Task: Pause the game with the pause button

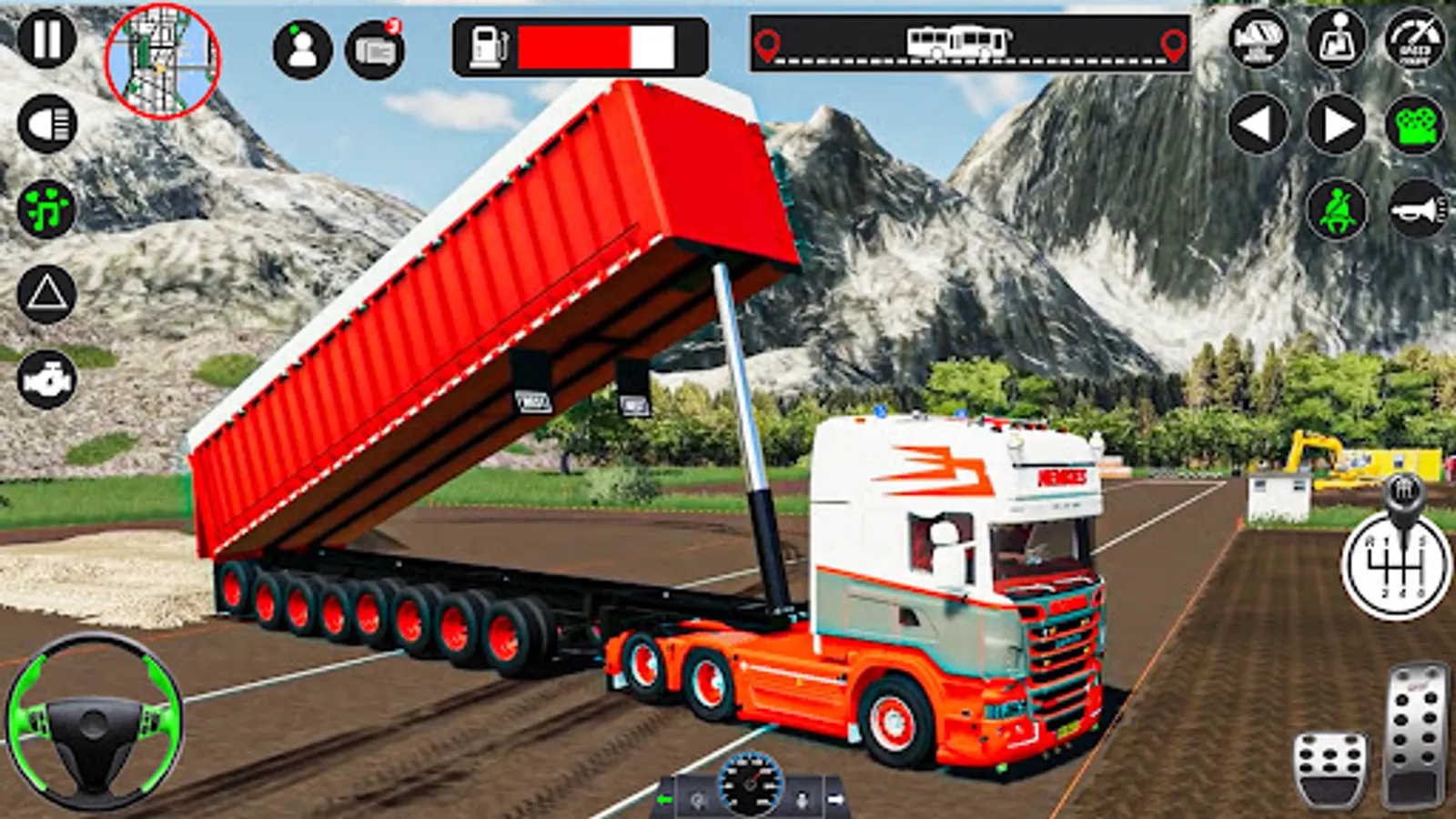Action: pos(46,39)
